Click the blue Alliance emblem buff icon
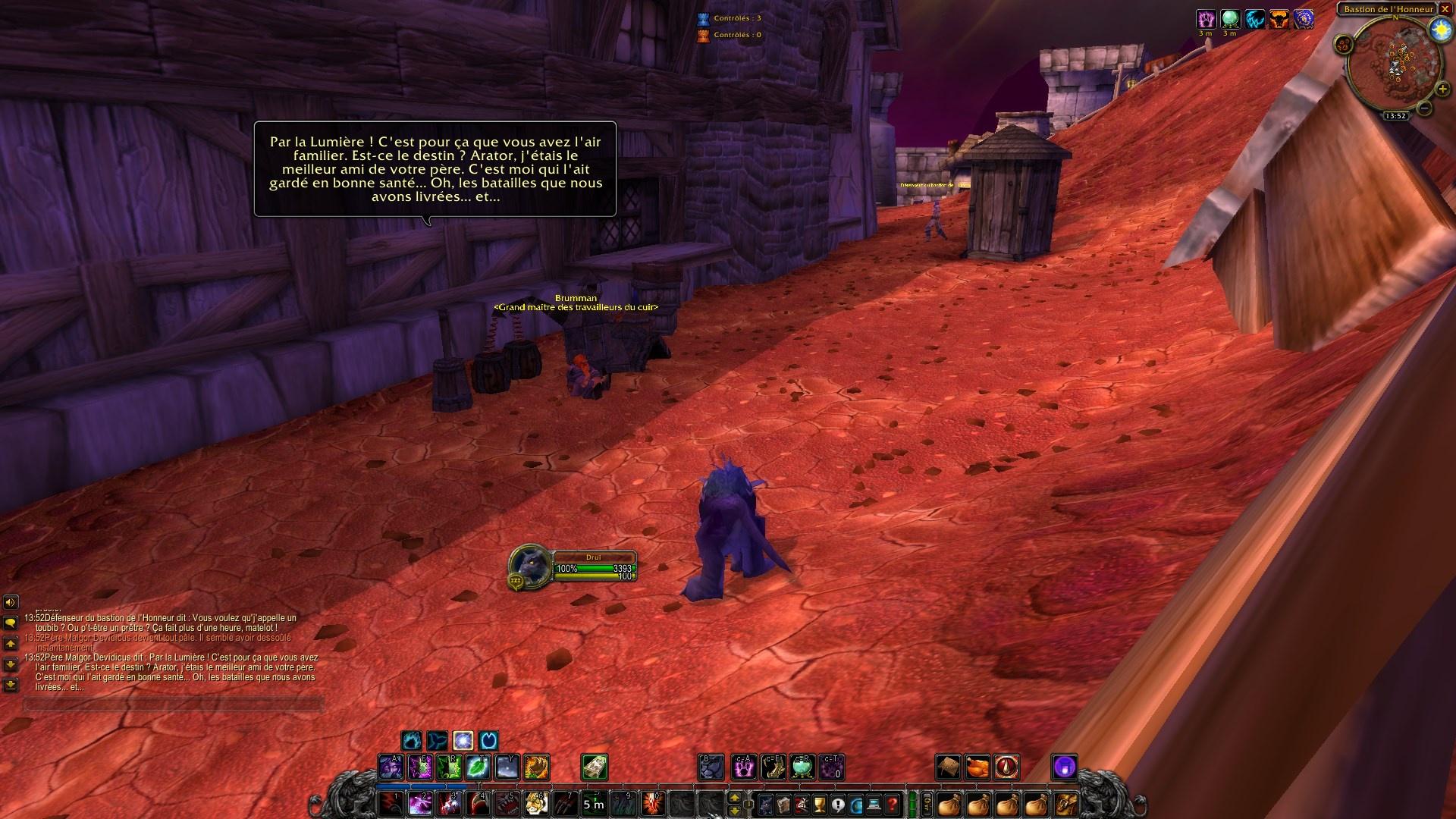Screen dimensions: 1456x819 (x=1304, y=20)
